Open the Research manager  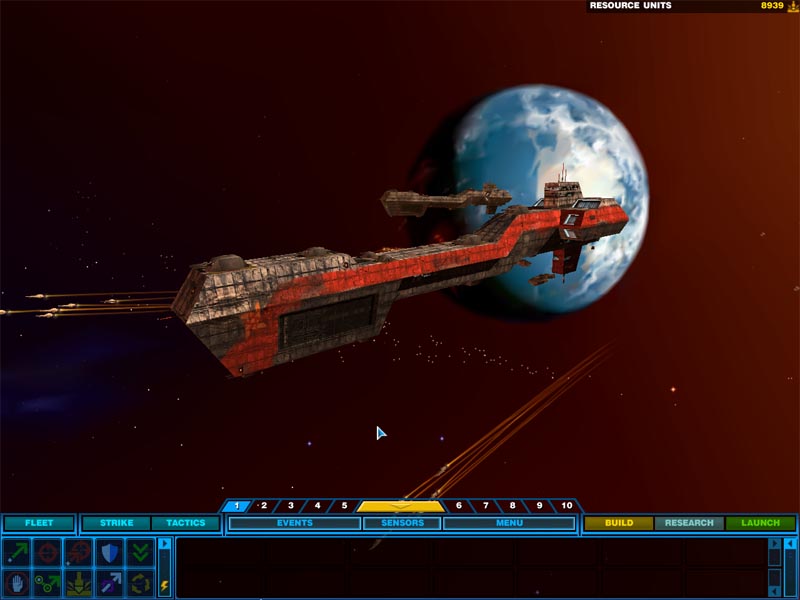689,523
